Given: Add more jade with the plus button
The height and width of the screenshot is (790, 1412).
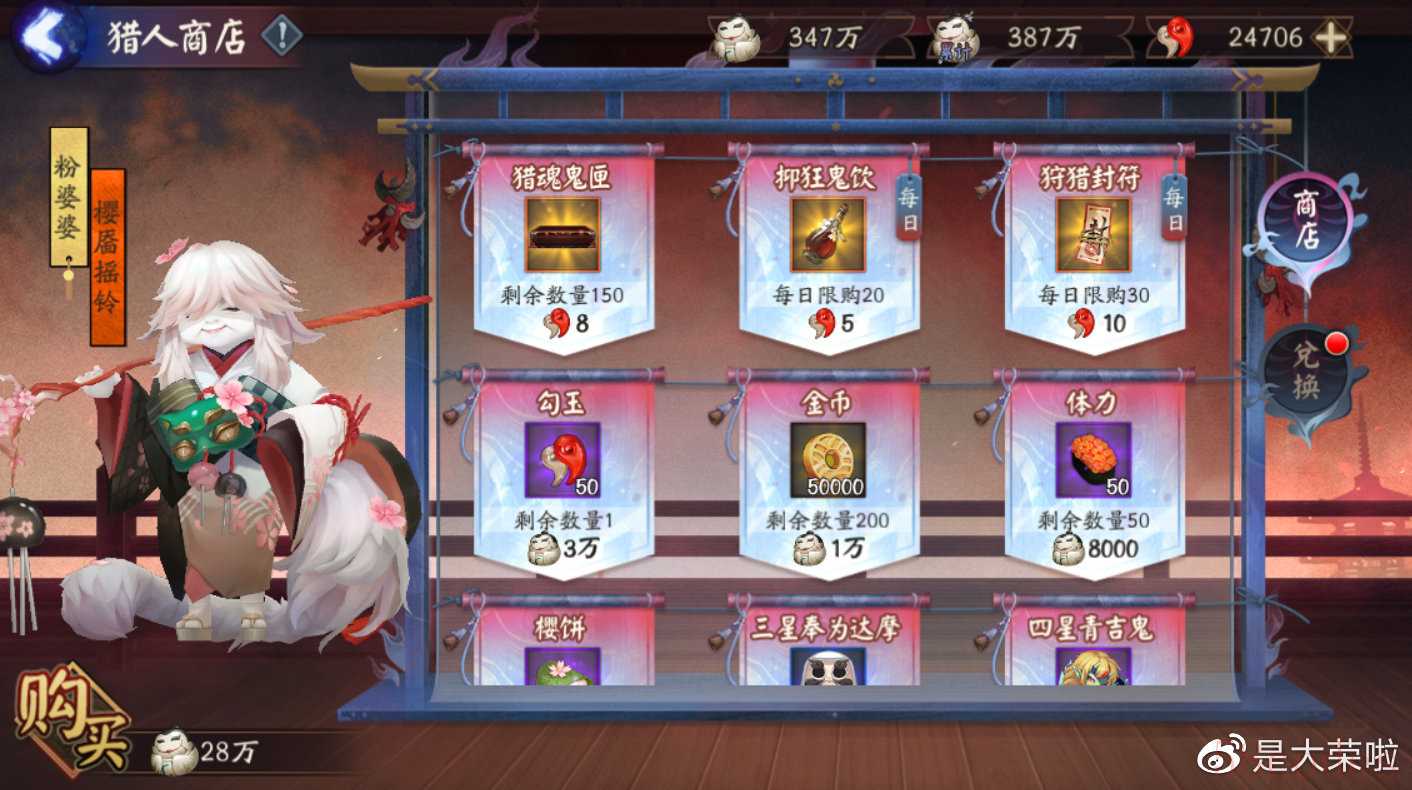Looking at the screenshot, I should tap(1329, 38).
